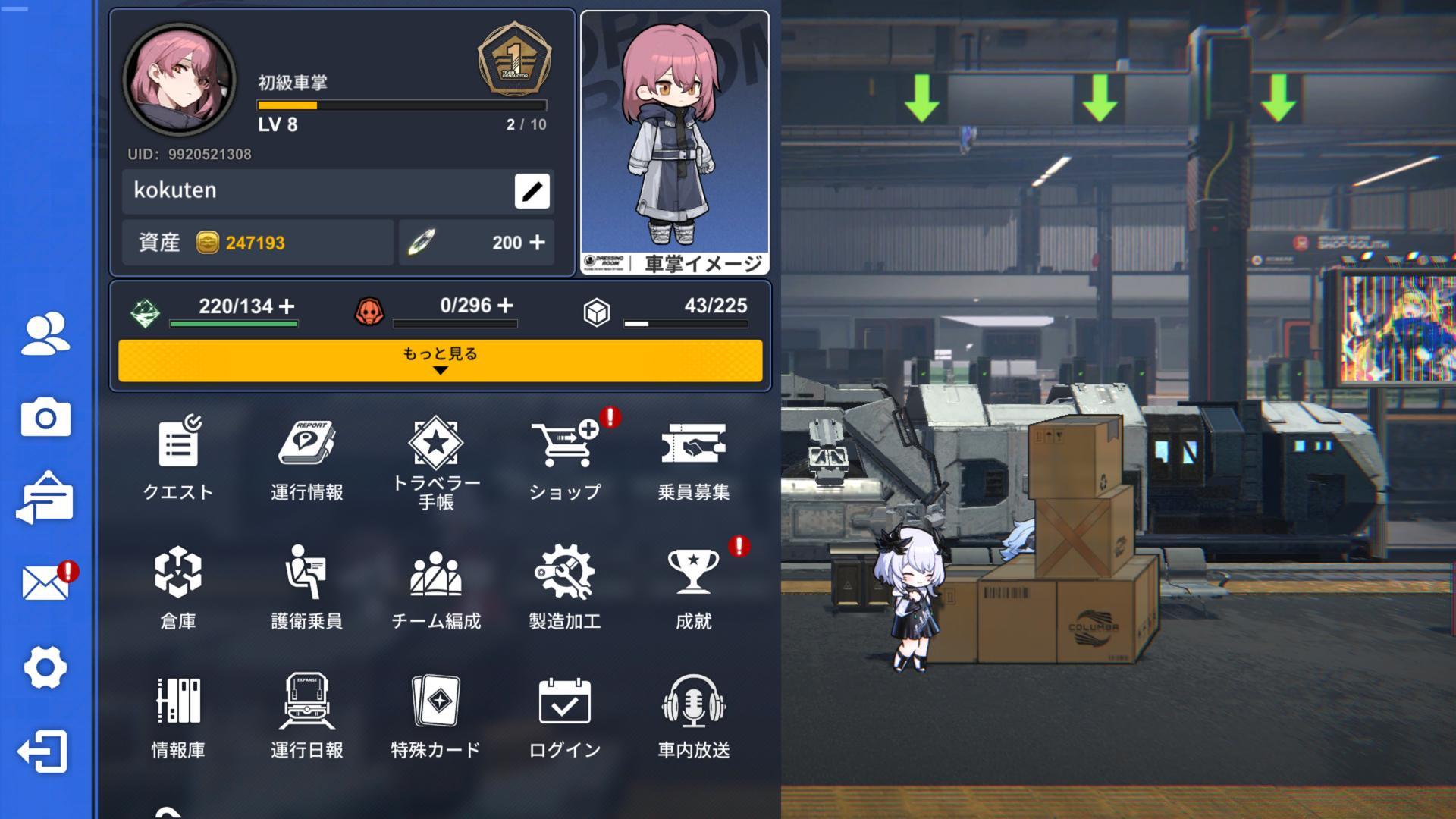
Task: Open チーム編成 team formation
Action: 435,586
